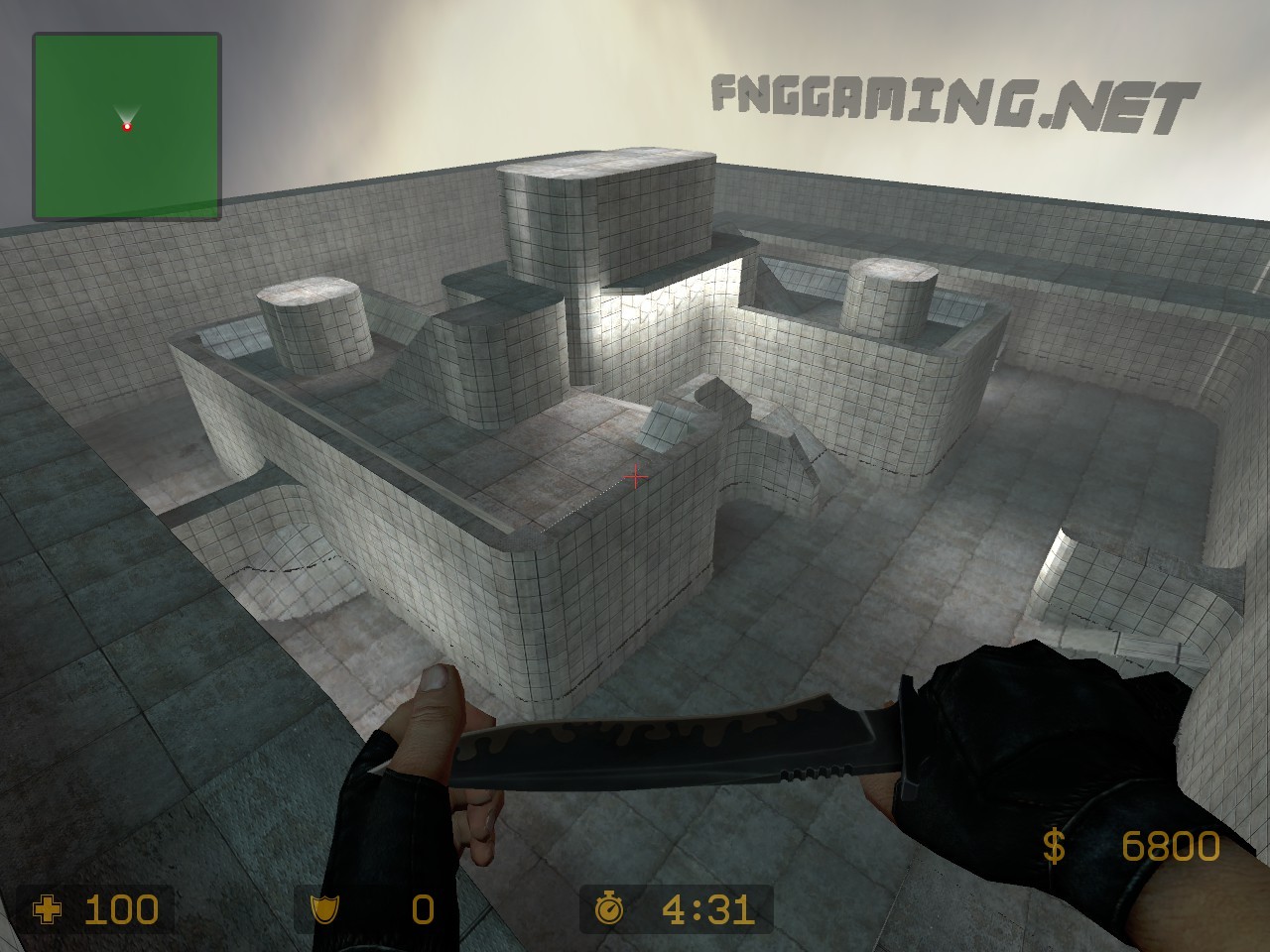The width and height of the screenshot is (1270, 952).
Task: Click the money amount 6800
Action: (x=1171, y=847)
